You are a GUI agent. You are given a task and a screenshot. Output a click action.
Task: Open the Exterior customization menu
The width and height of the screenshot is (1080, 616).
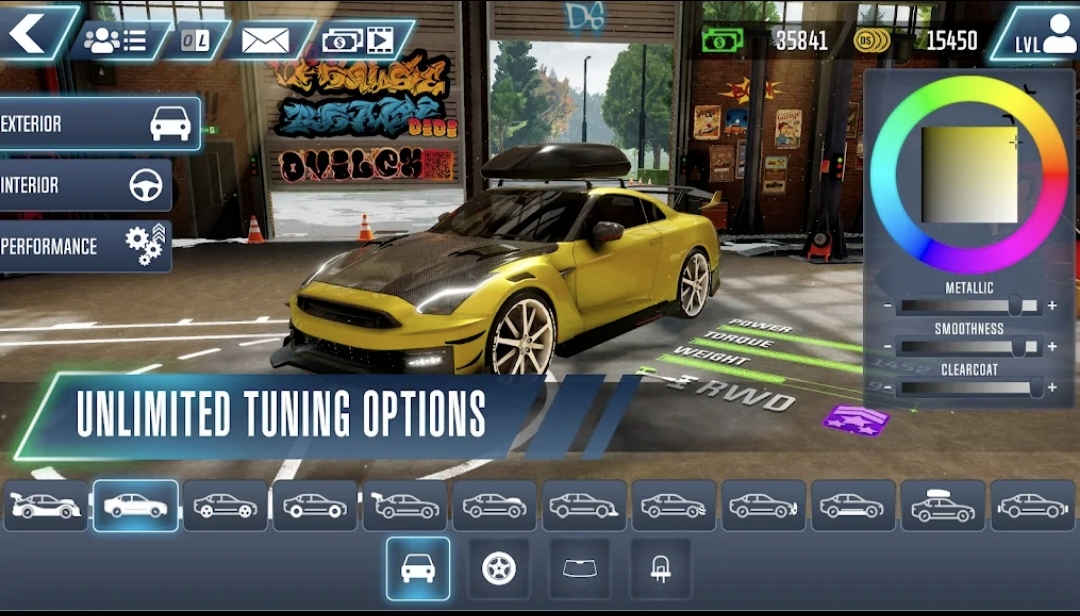[98, 124]
